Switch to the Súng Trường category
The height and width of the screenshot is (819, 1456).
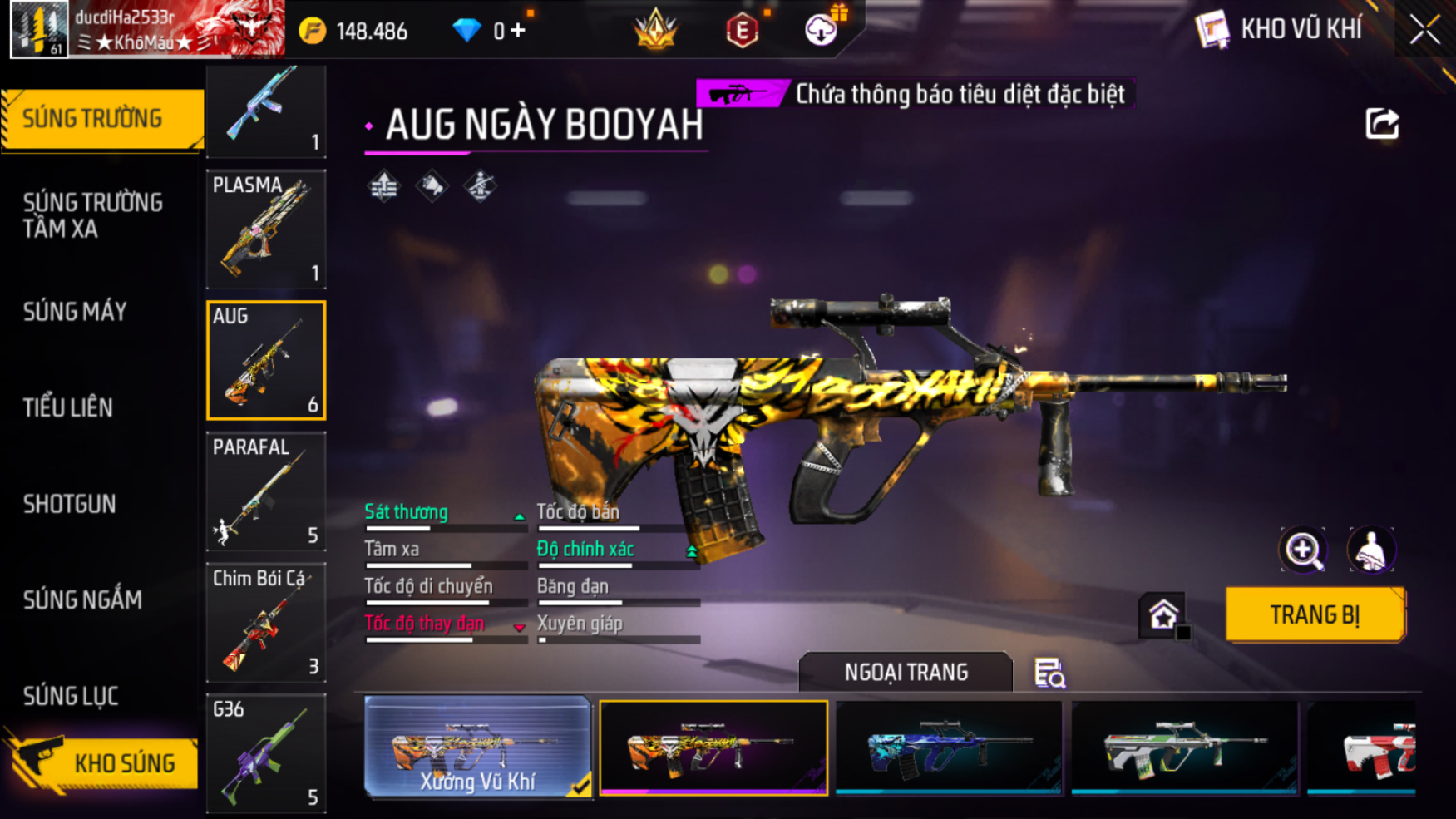(100, 119)
